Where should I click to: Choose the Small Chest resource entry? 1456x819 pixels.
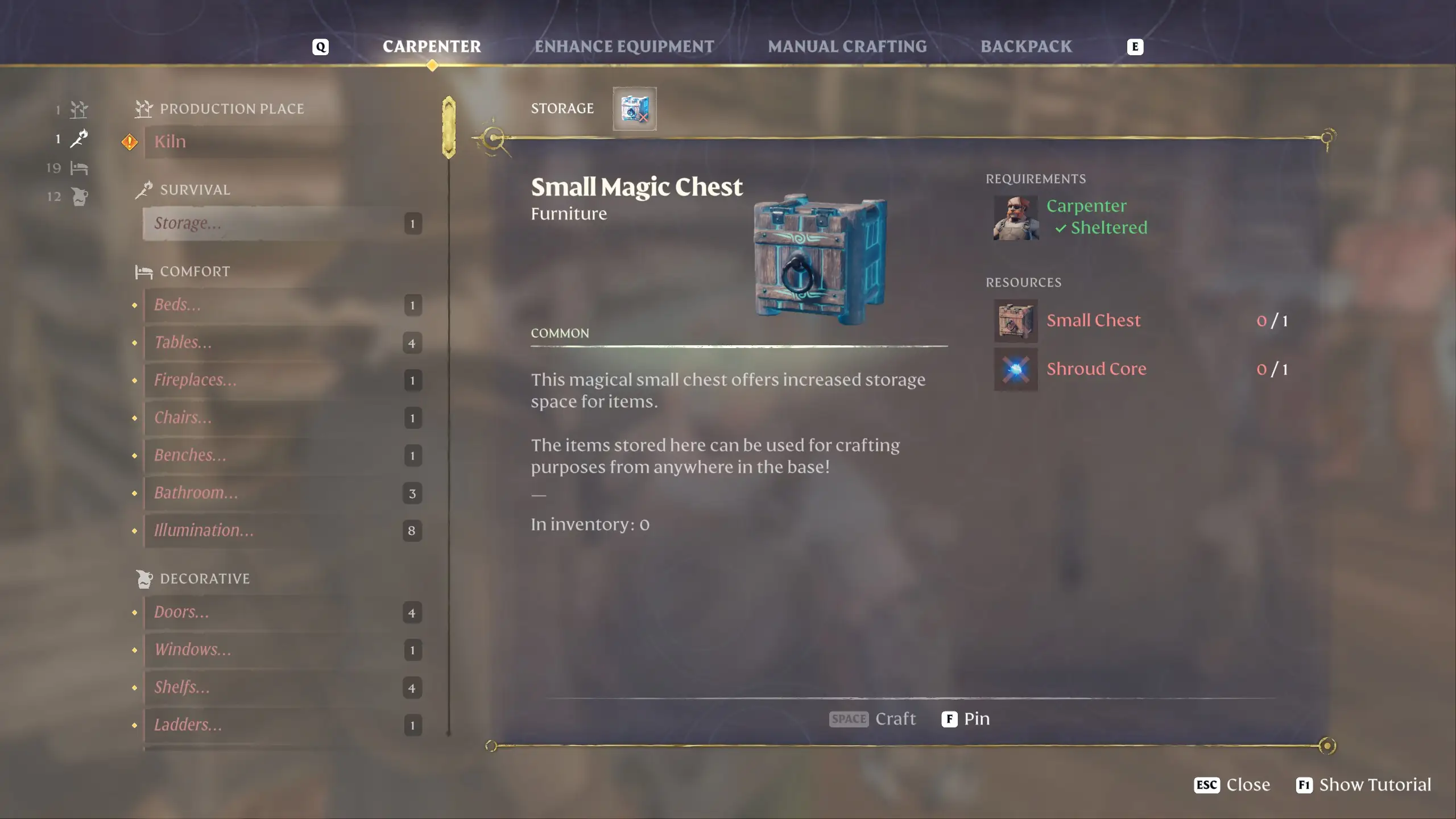[1093, 321]
